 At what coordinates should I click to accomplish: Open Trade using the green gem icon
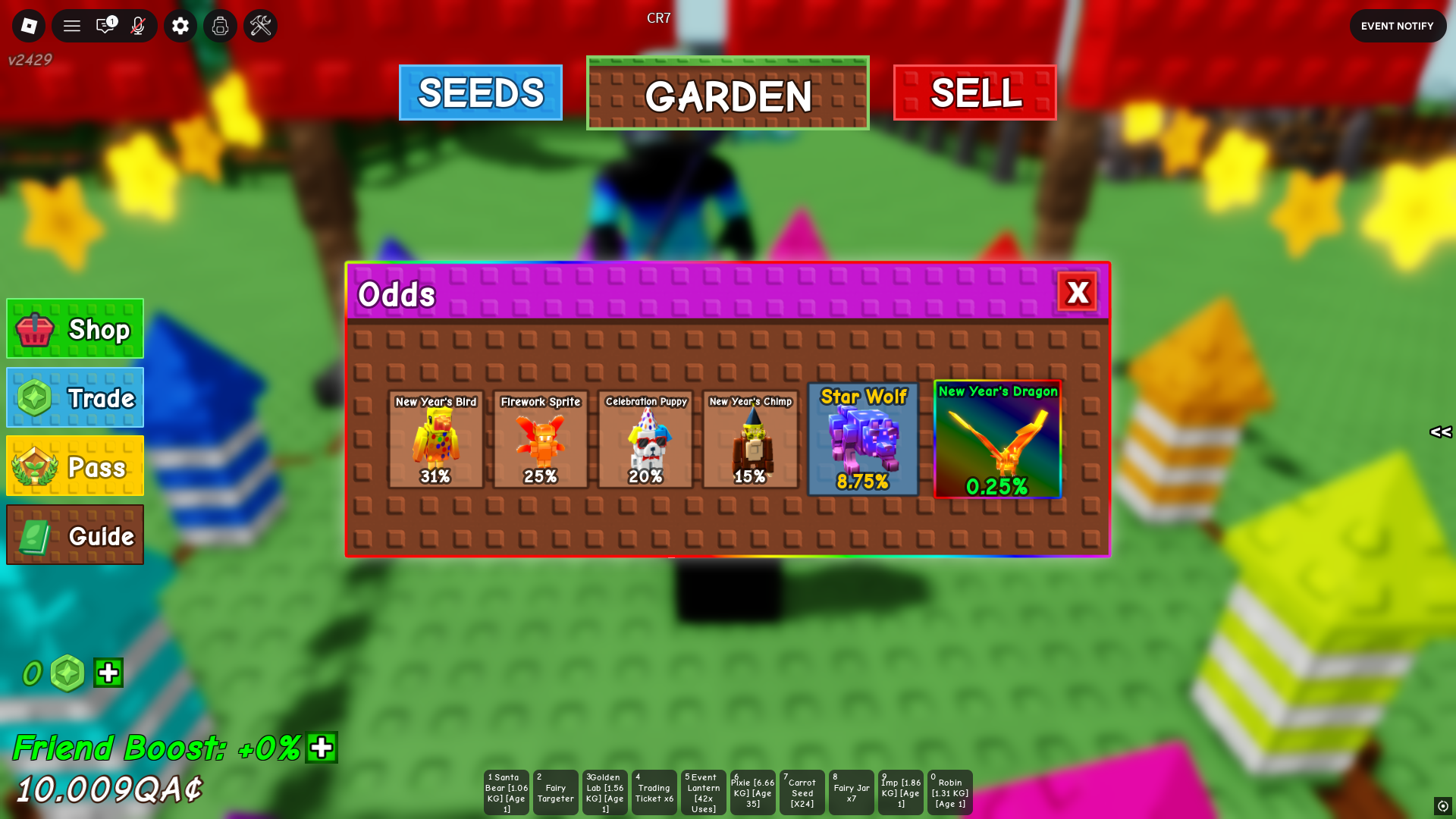(x=34, y=397)
